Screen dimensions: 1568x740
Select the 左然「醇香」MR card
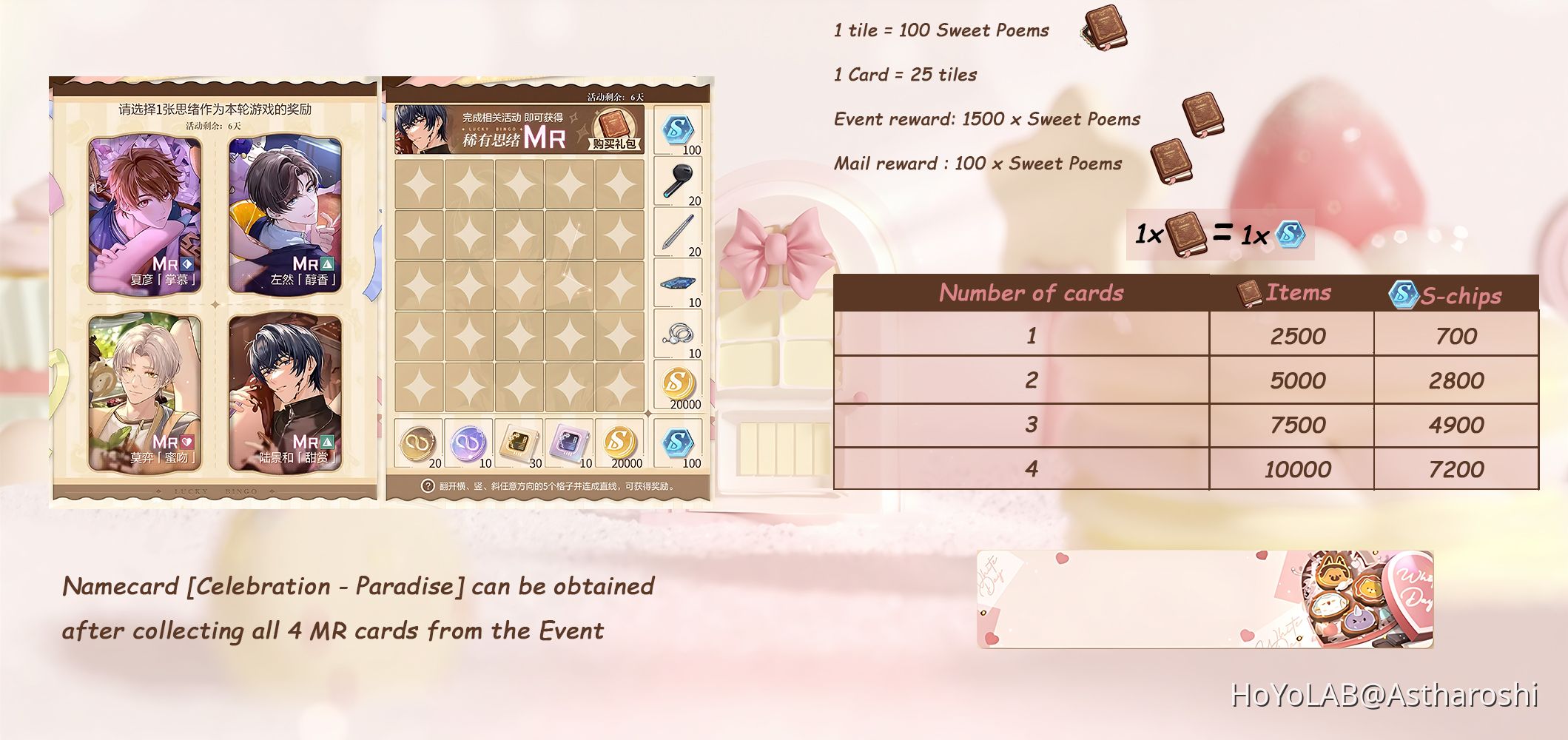285,215
